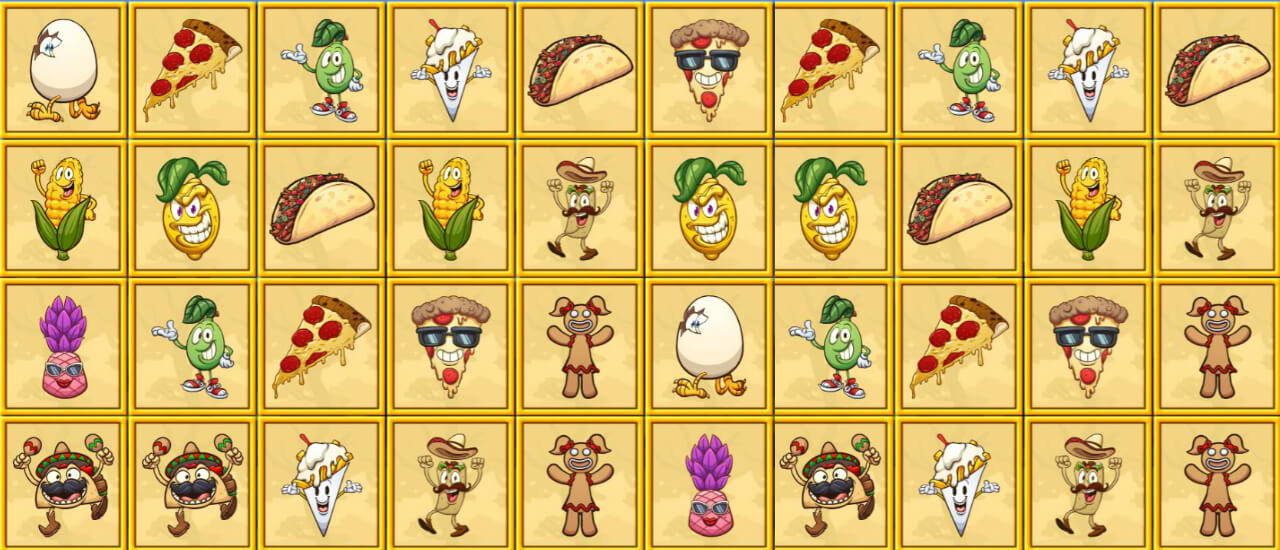Select the sunglasses pizza tile beside a taco

tap(709, 70)
